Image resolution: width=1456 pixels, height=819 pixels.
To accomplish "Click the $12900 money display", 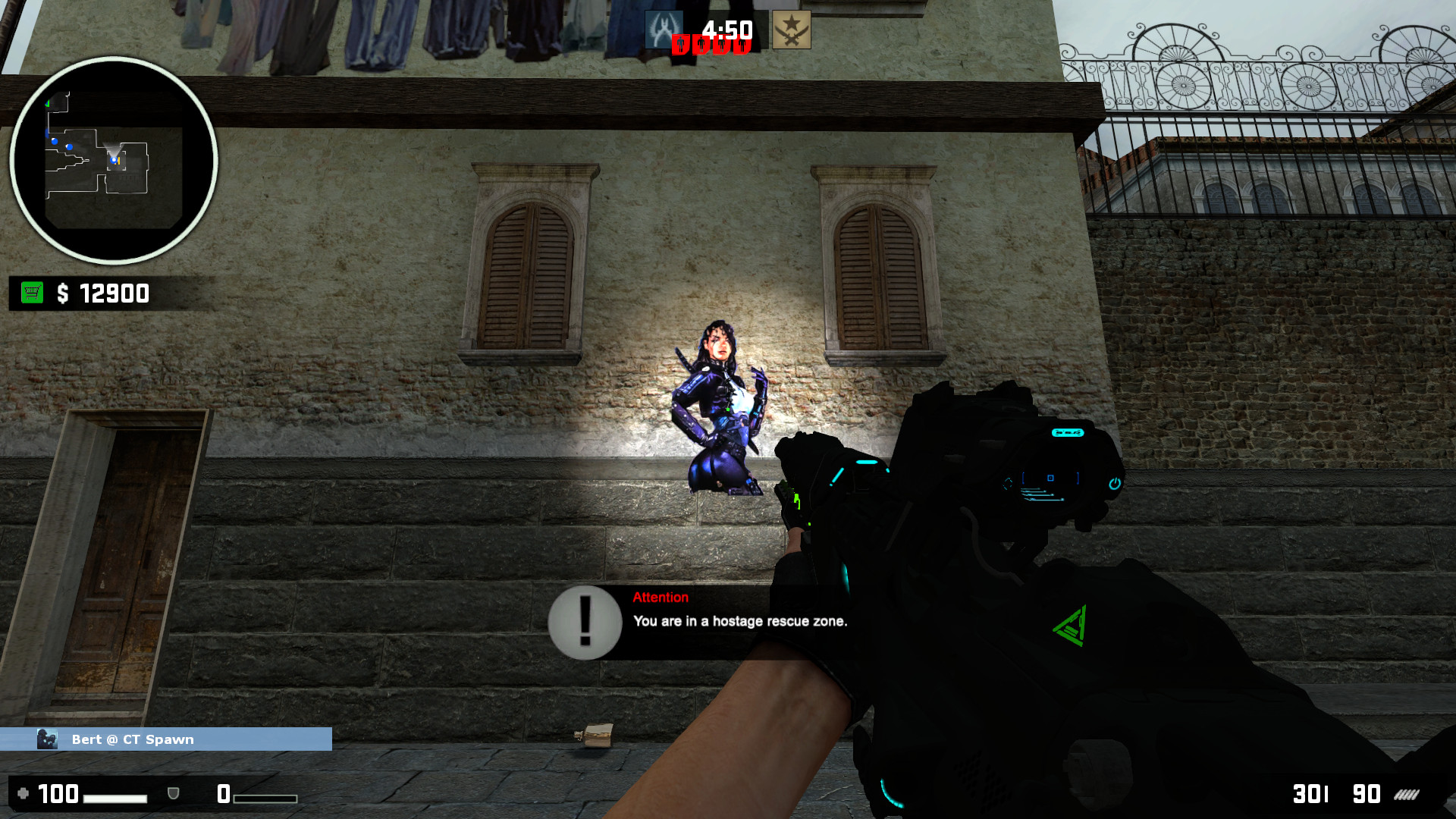I will pos(102,293).
